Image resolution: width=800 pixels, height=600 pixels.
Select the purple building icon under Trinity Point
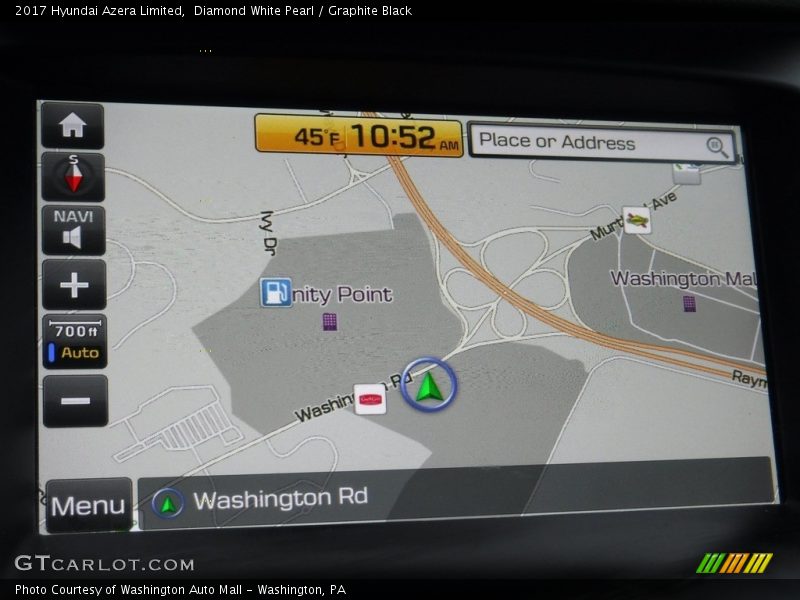pyautogui.click(x=329, y=321)
